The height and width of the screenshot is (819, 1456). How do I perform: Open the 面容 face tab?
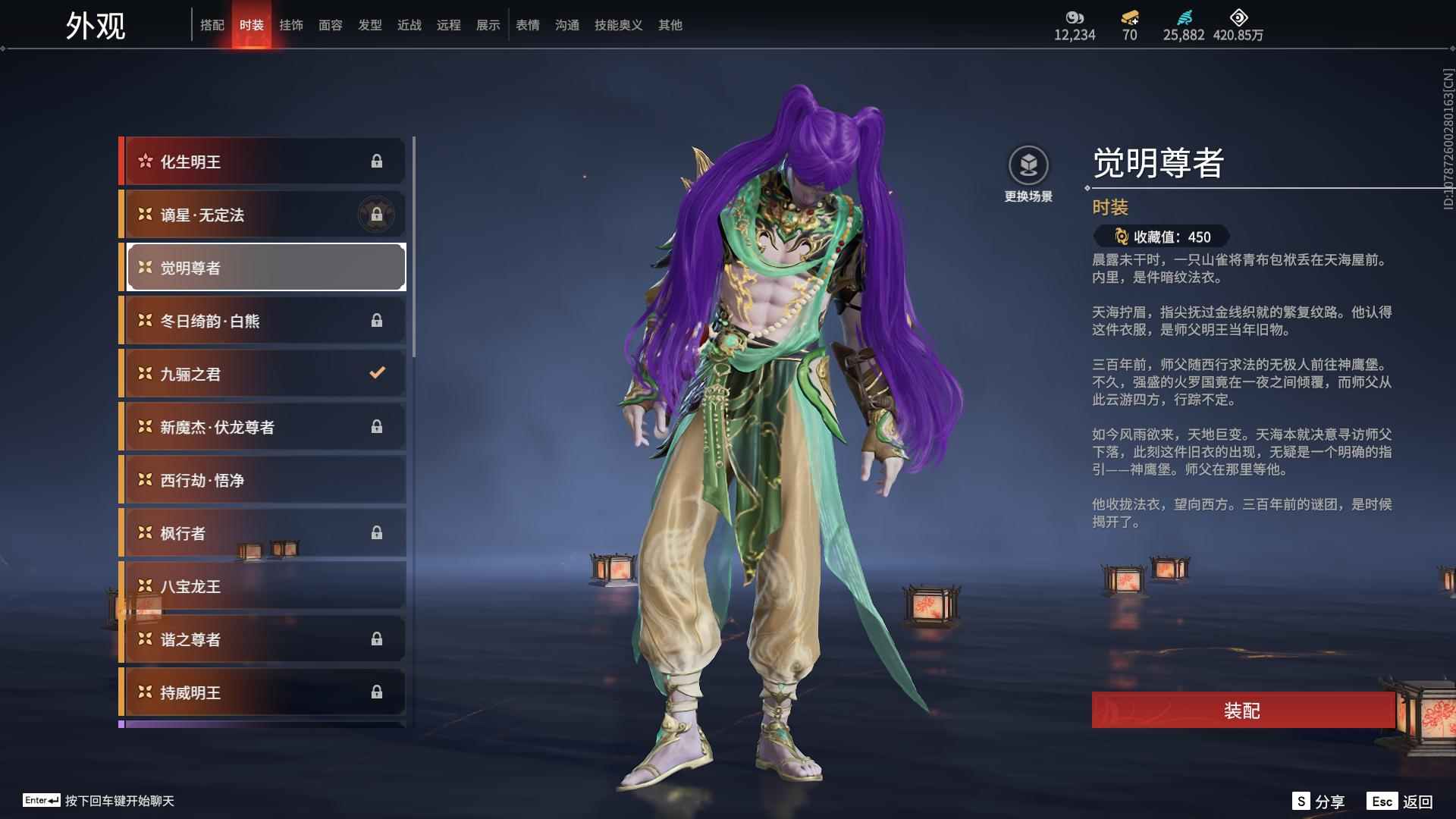[331, 25]
